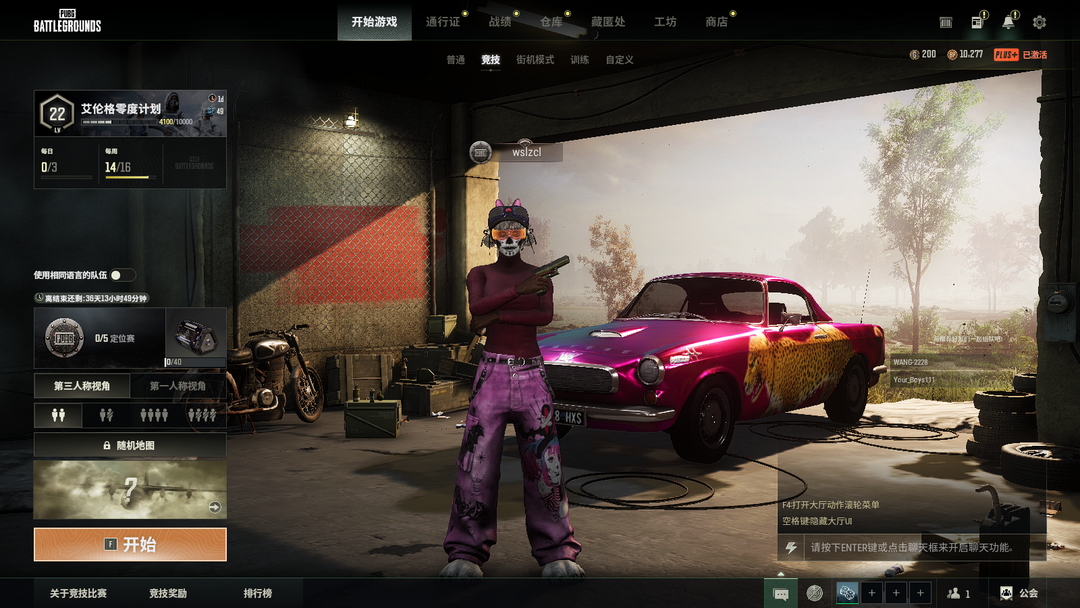Open 竞技奖励 ranked rewards
Image resolution: width=1080 pixels, height=608 pixels.
pos(168,594)
